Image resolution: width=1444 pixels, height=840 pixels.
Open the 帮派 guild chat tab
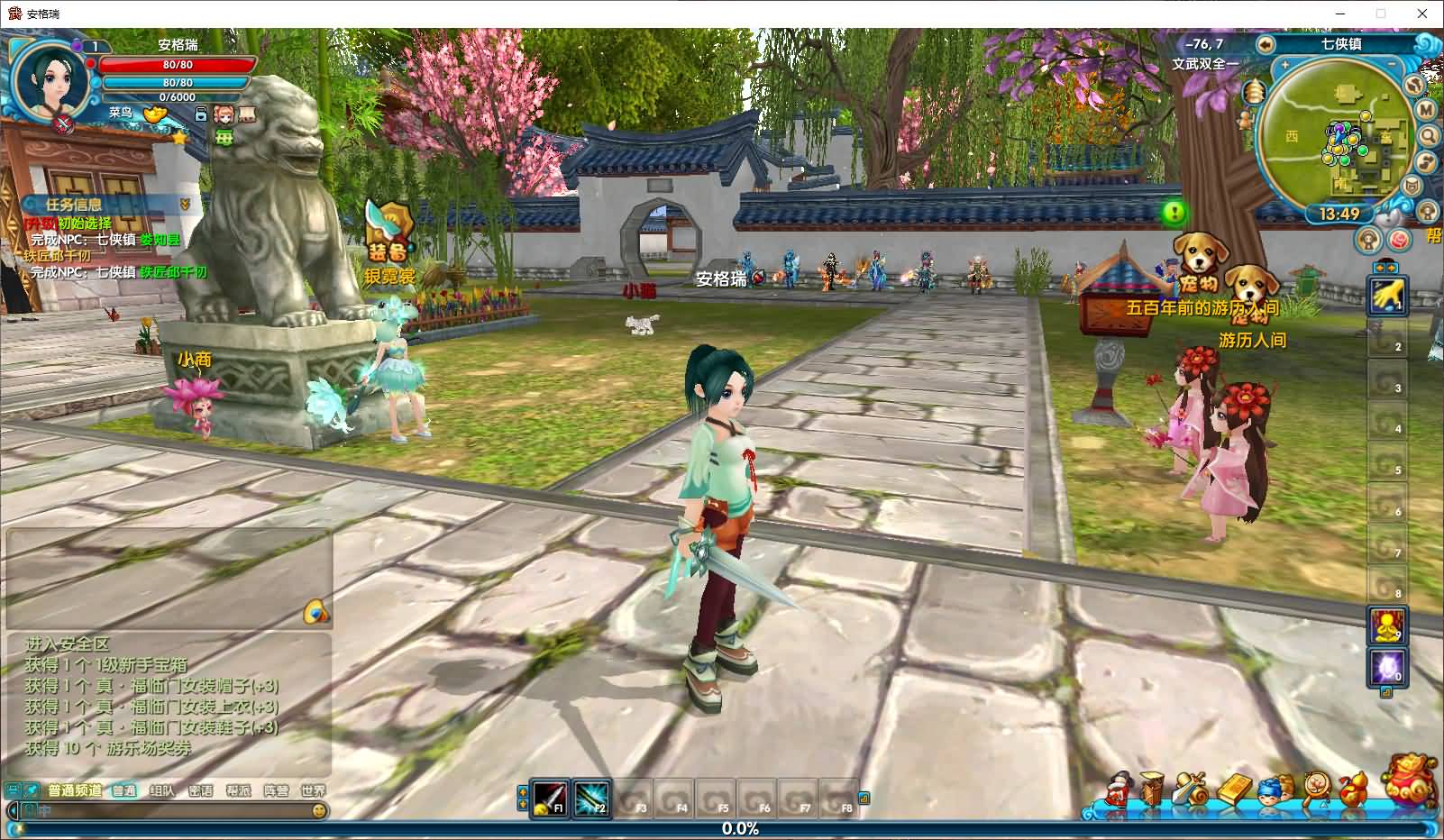click(238, 790)
